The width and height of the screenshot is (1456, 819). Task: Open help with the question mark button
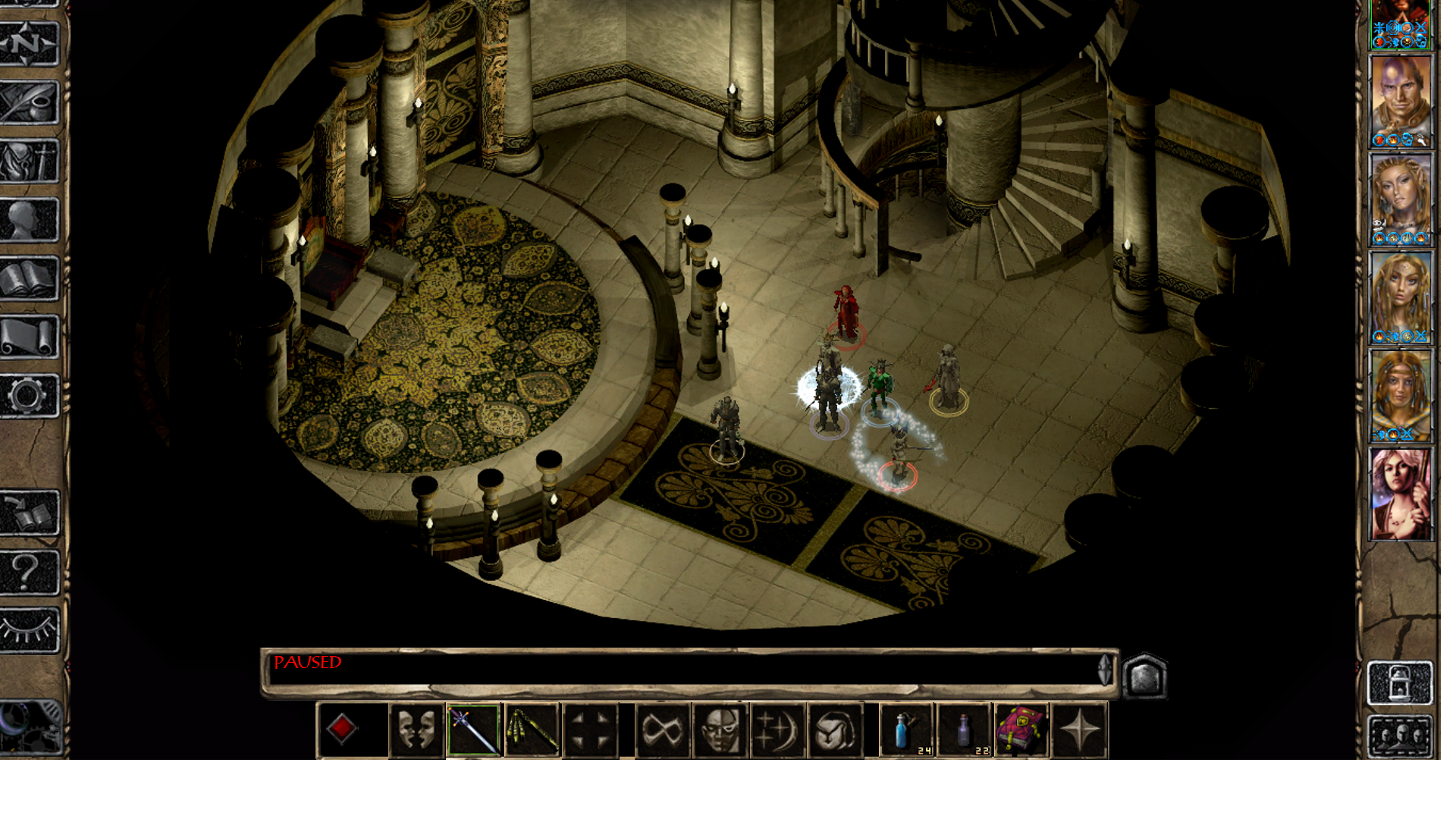point(30,572)
